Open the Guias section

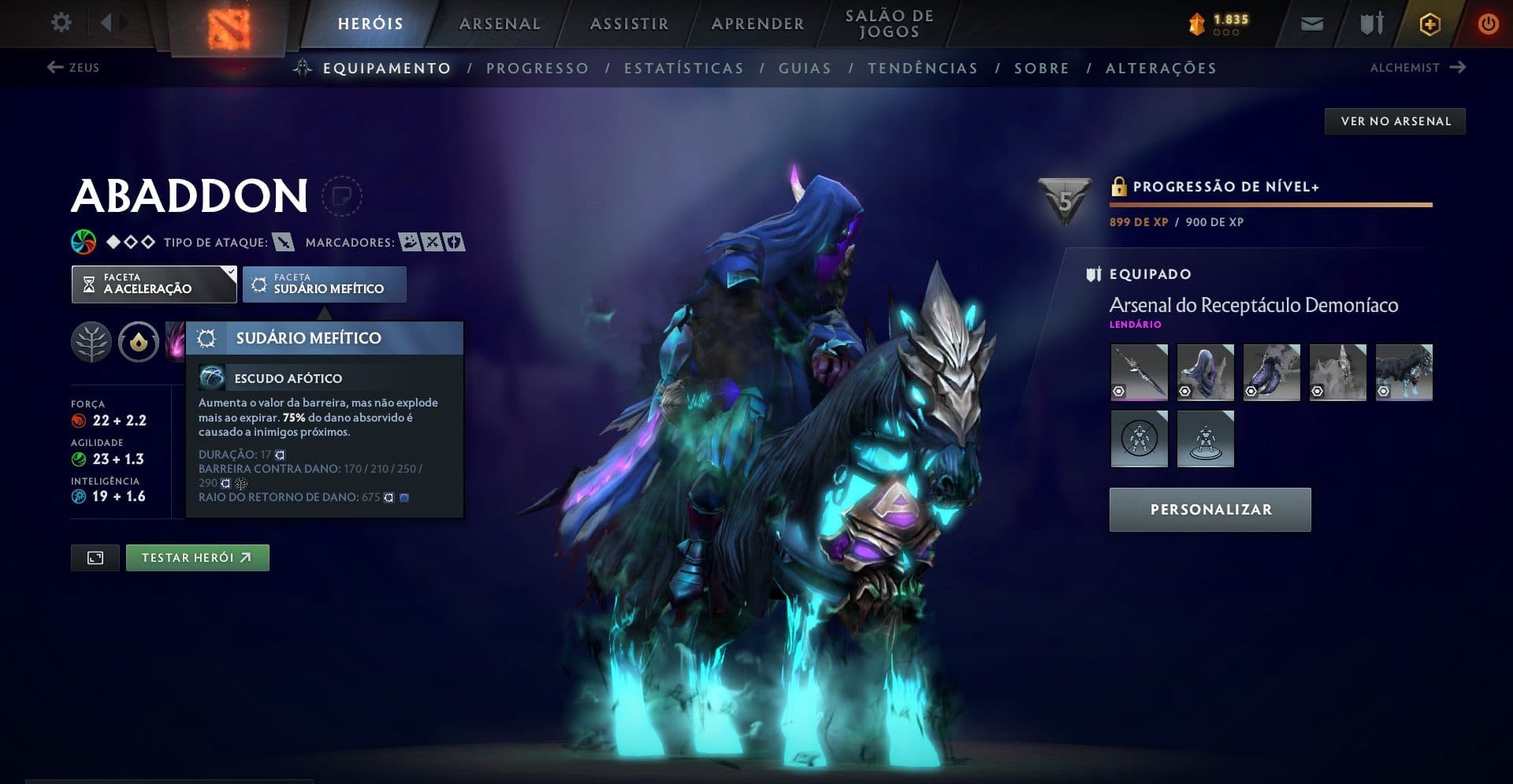(x=805, y=69)
